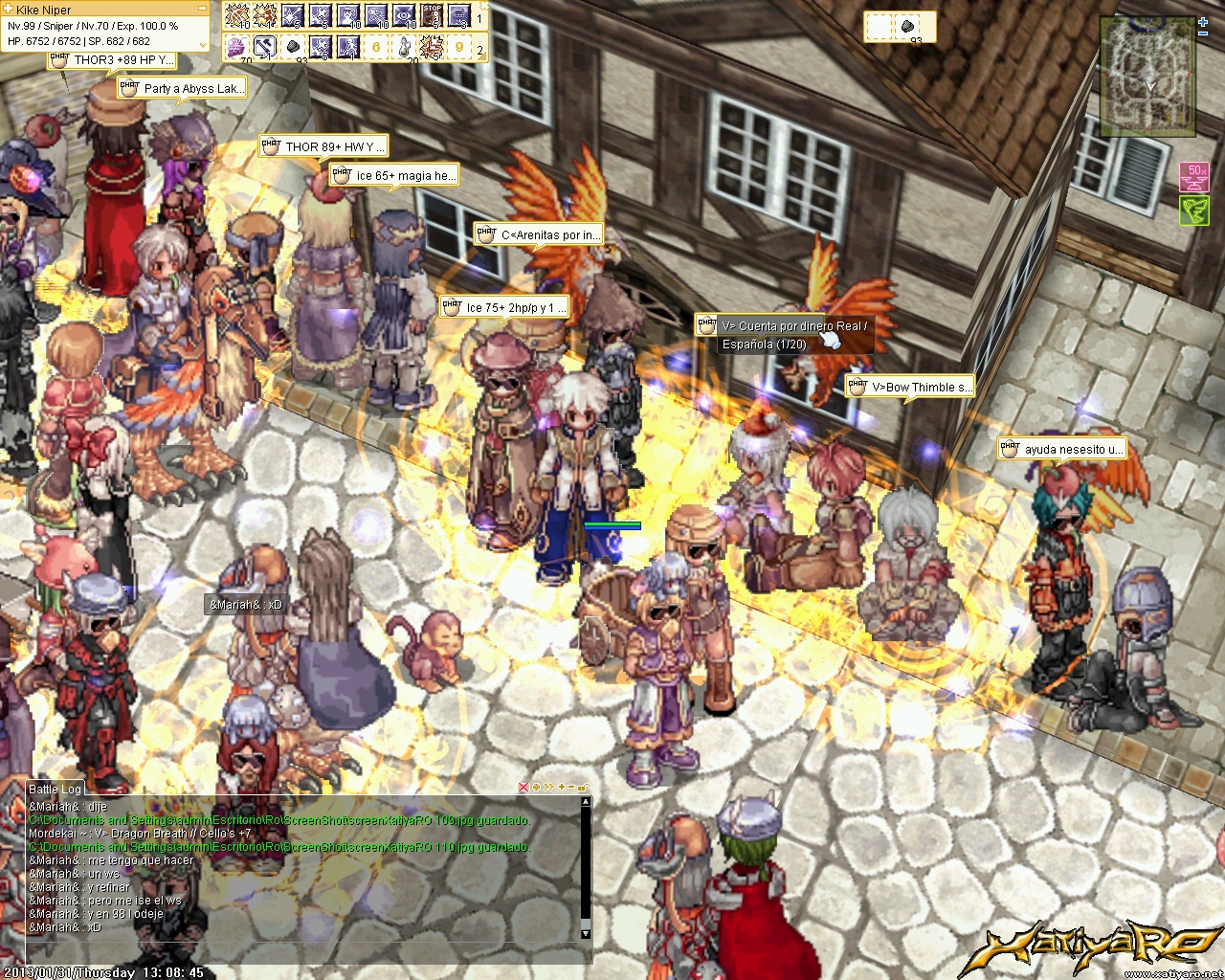Use the green potion in the hotbar
This screenshot has height=980, width=1225.
[x=404, y=46]
